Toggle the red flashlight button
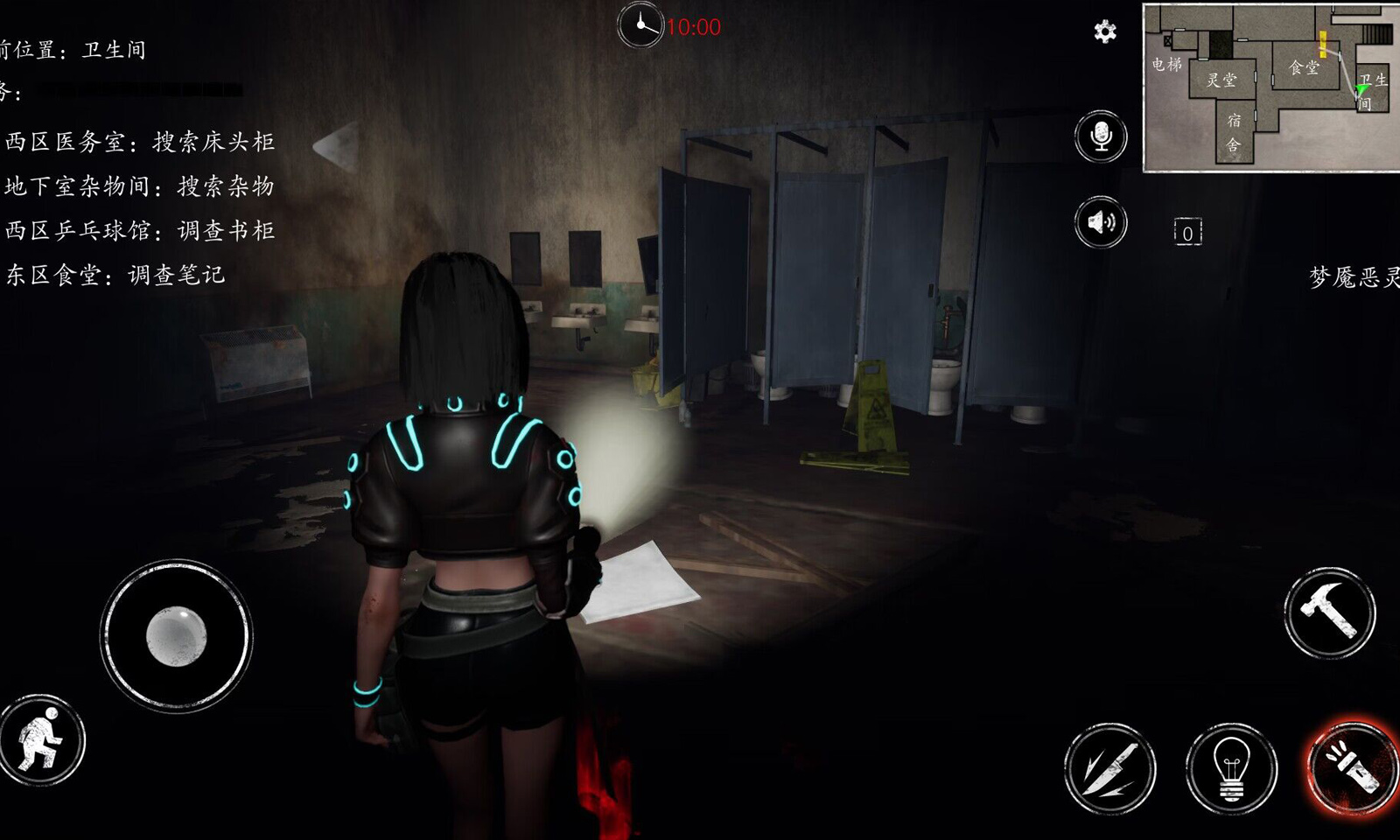 pos(1351,768)
